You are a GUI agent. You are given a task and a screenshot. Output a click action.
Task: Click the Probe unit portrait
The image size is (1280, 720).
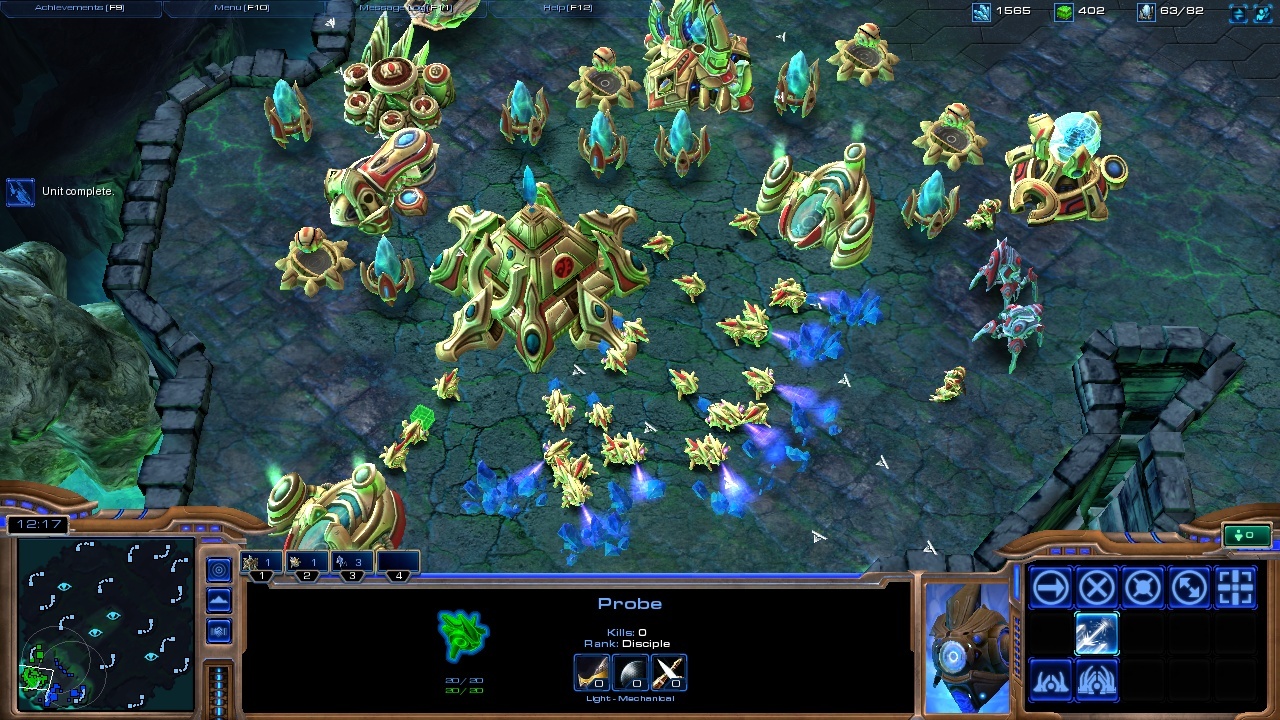[967, 646]
